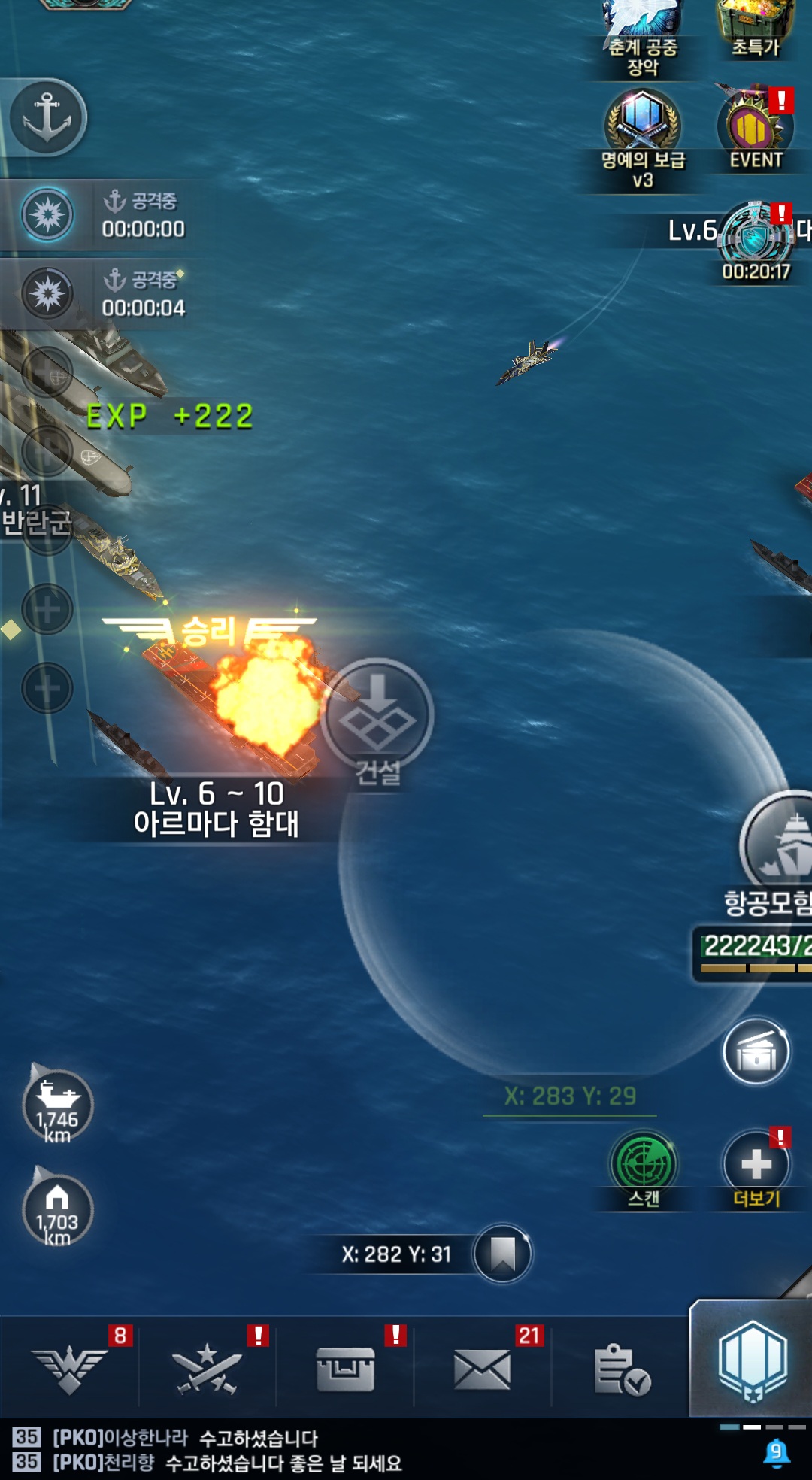Select the 항공모함 aircraft carrier button

(x=778, y=846)
